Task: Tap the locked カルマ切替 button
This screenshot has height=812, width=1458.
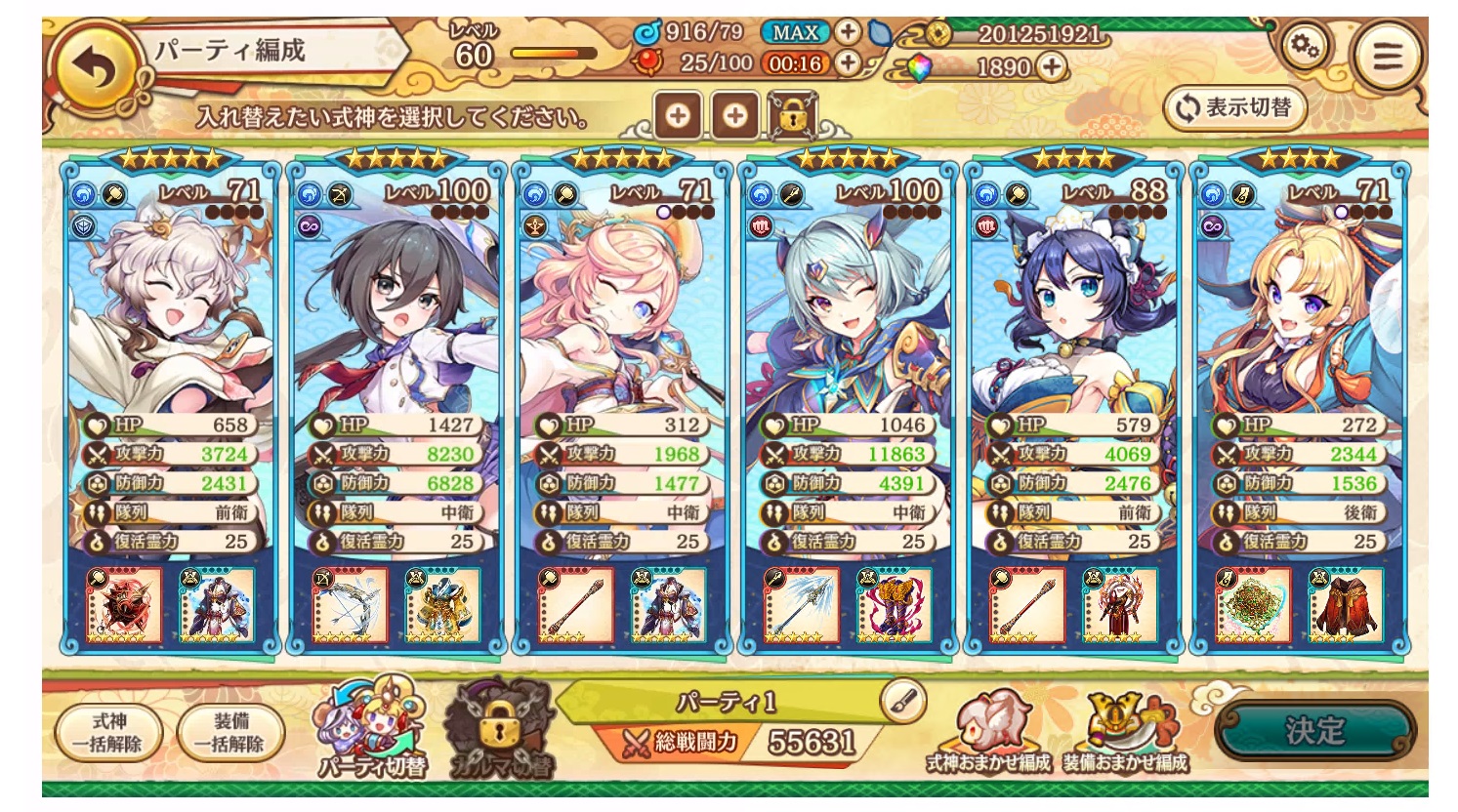Action: tap(498, 730)
